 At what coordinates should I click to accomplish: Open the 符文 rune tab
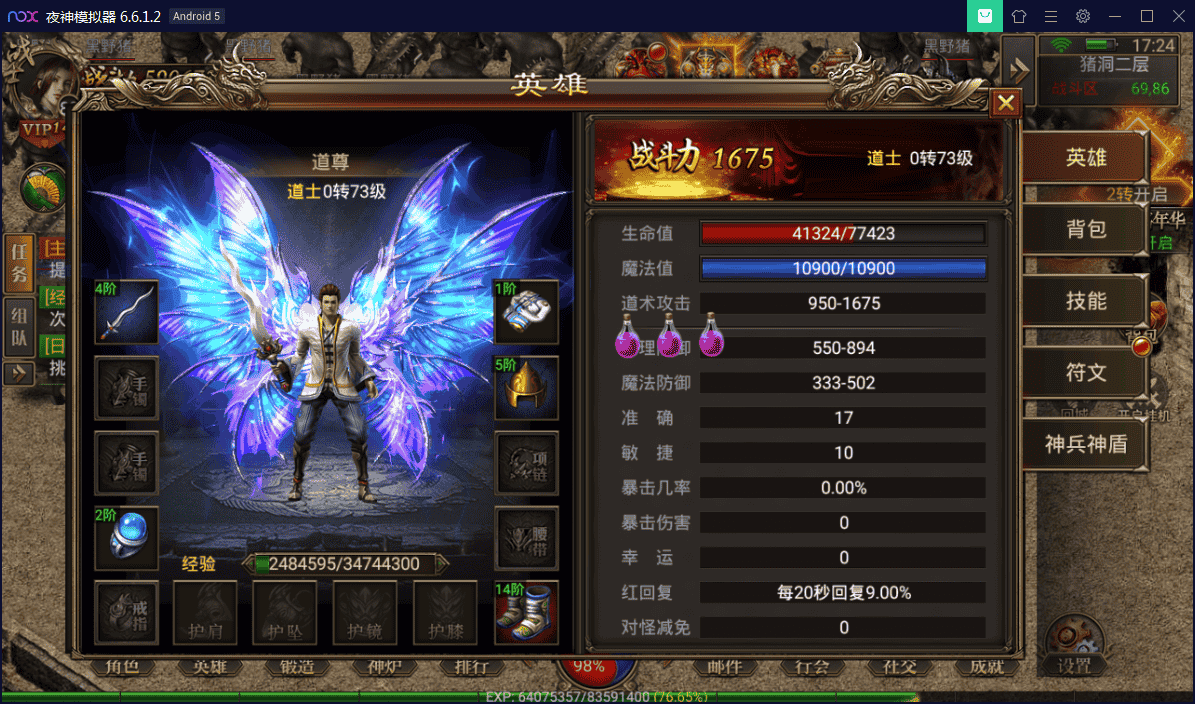coord(1084,373)
